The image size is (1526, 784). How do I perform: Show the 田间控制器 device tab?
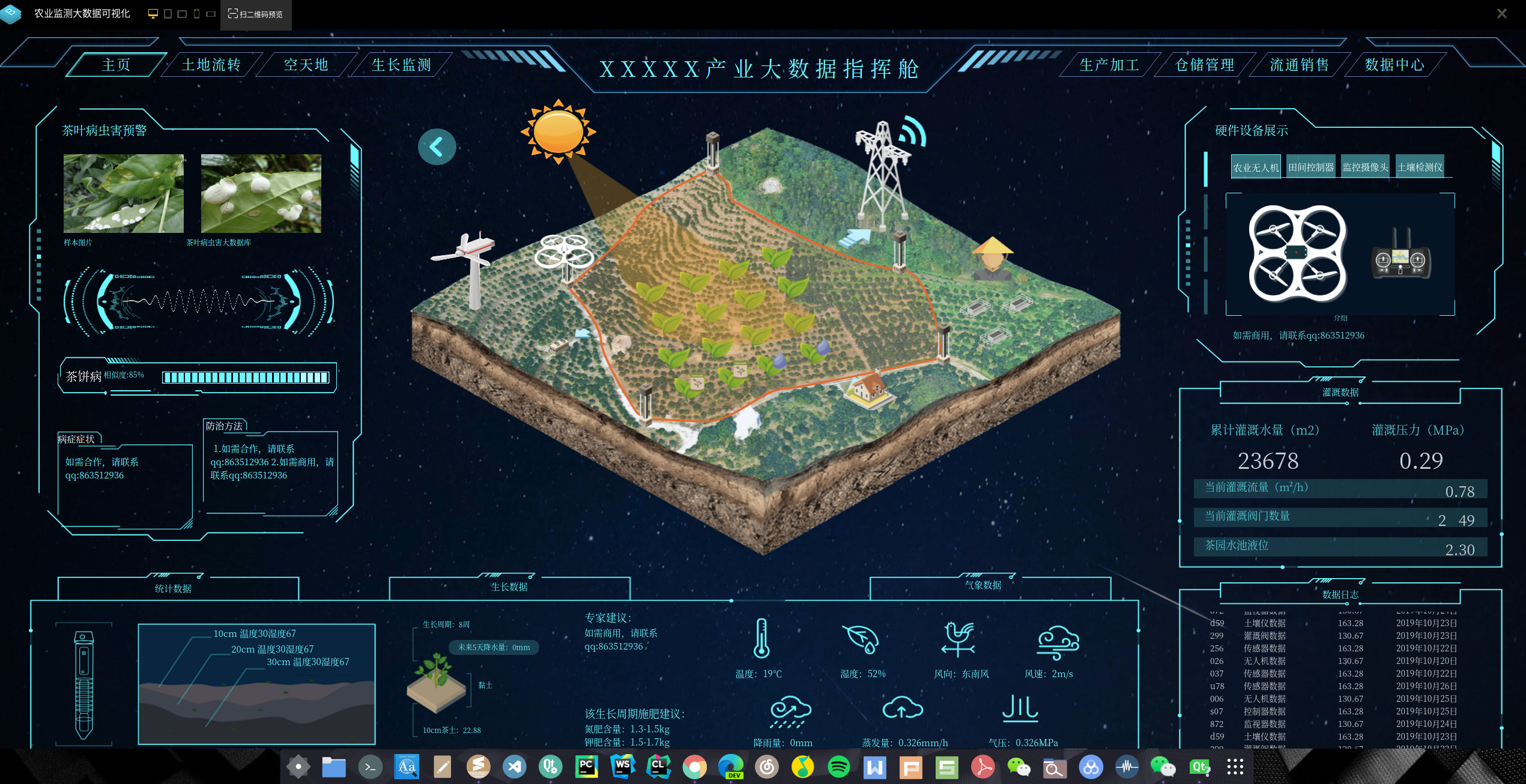point(1310,167)
